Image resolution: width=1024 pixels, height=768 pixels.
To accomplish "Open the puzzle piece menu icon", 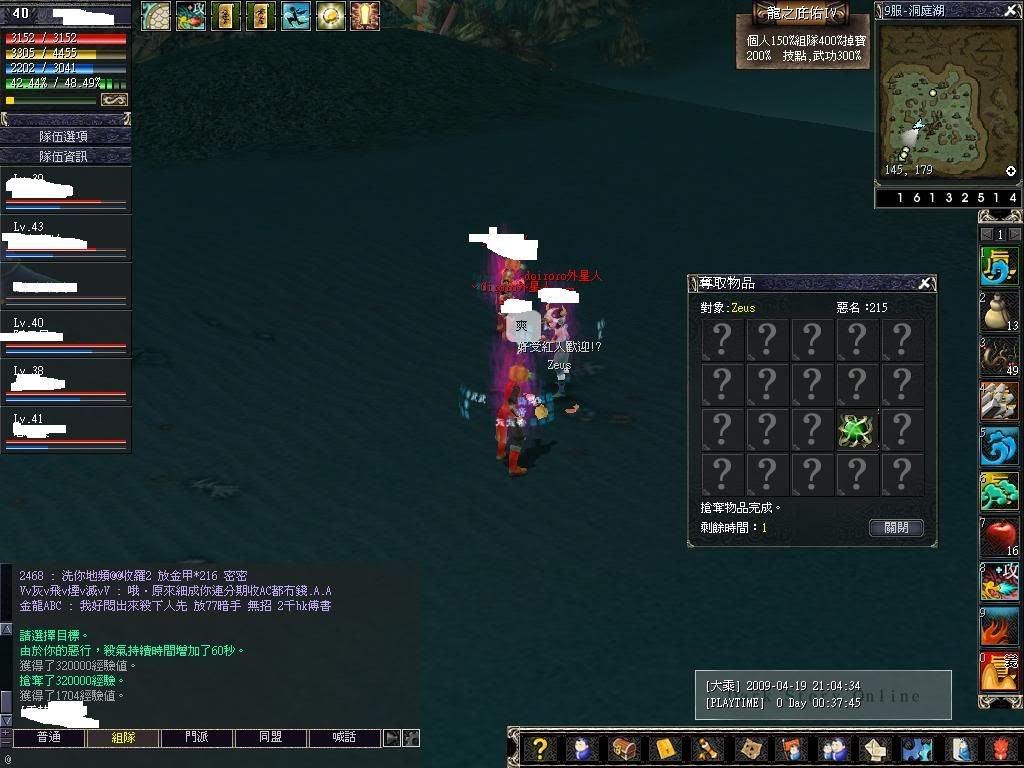I will click(x=916, y=748).
